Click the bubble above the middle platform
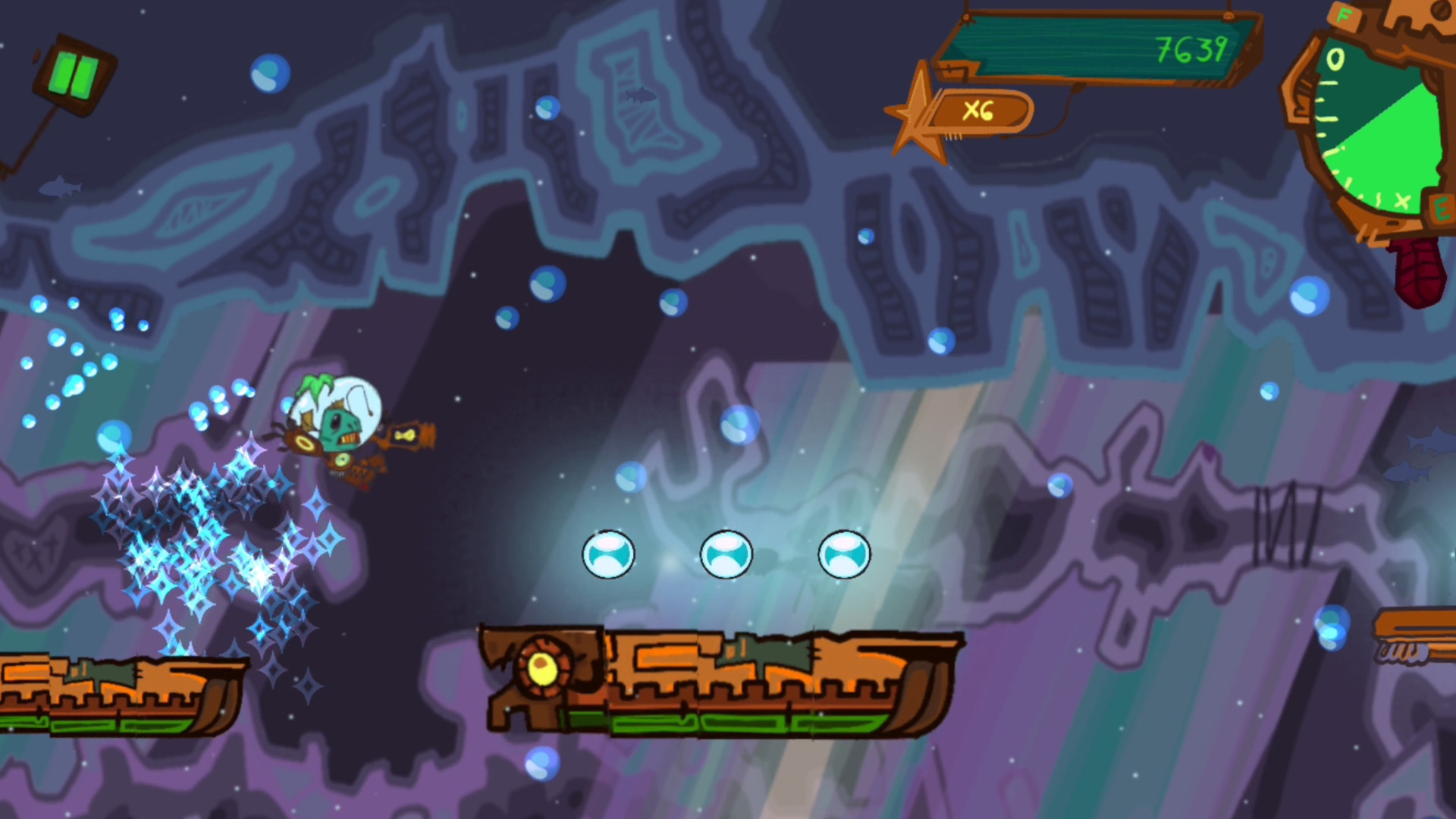 [629, 478]
